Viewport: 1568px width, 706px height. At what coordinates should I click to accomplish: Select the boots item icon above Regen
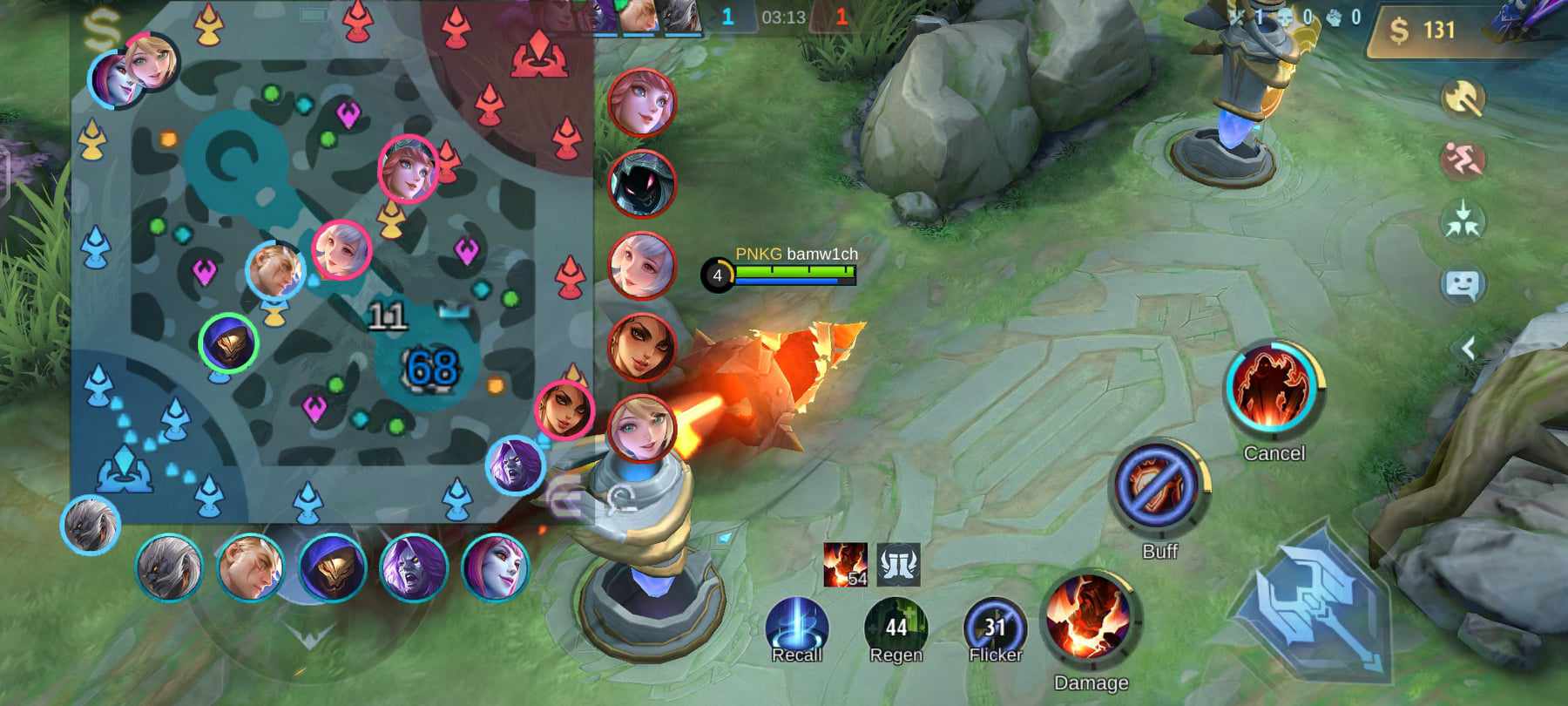[x=899, y=567]
